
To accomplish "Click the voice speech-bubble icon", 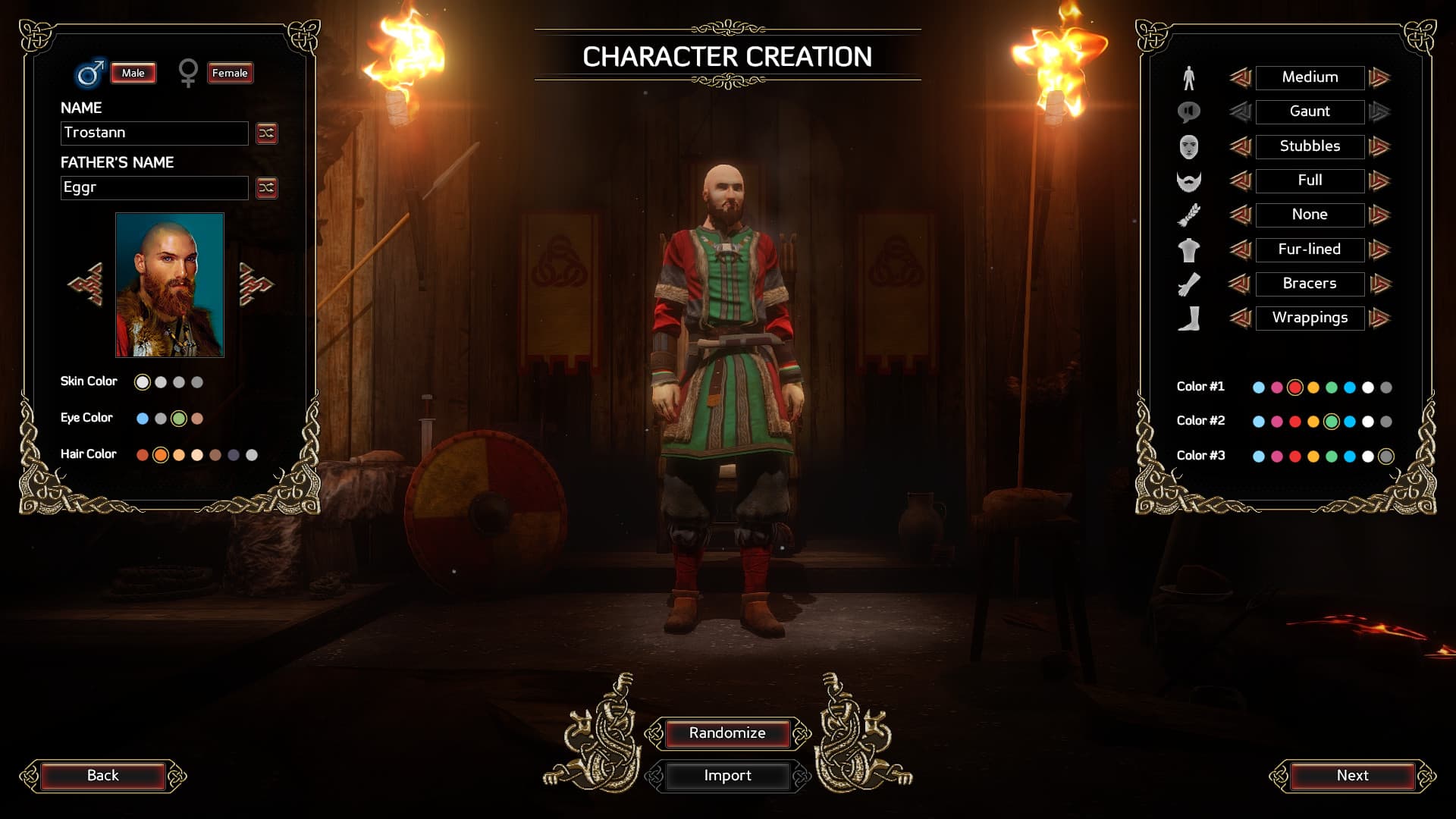I will click(1189, 111).
